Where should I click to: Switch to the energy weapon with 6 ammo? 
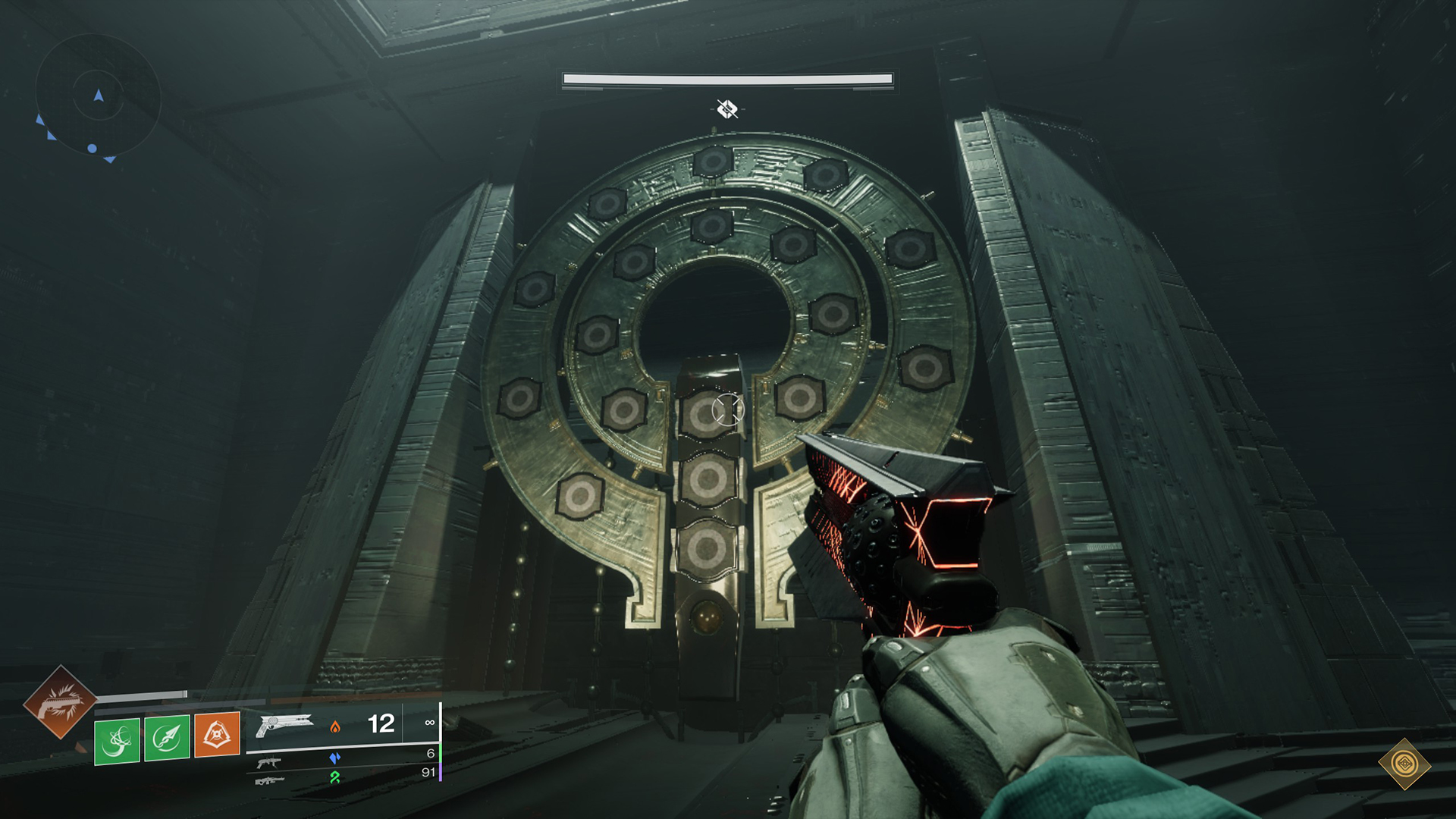[269, 761]
